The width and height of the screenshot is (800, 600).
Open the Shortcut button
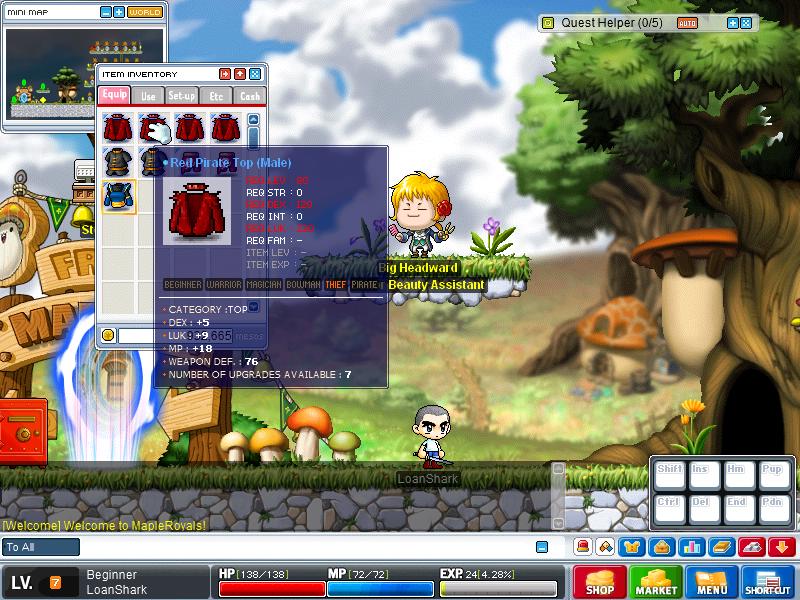click(x=768, y=582)
